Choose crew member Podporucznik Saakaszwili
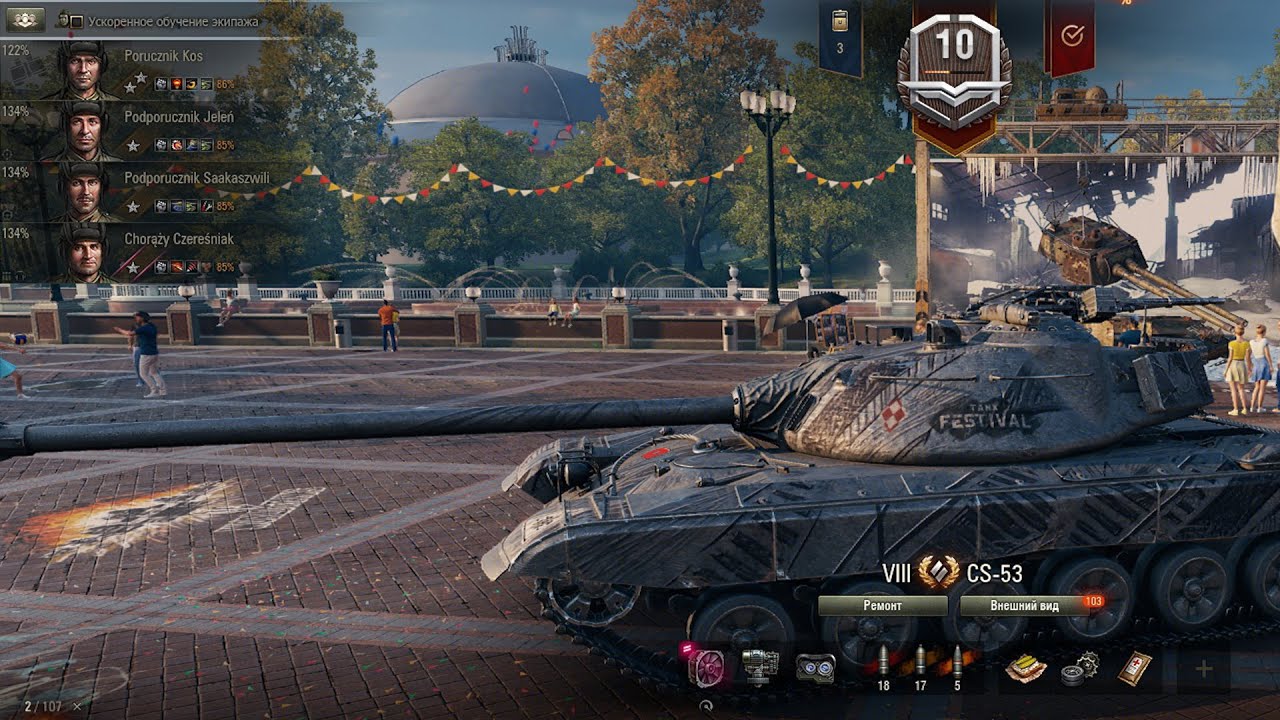The height and width of the screenshot is (720, 1280). [140, 191]
